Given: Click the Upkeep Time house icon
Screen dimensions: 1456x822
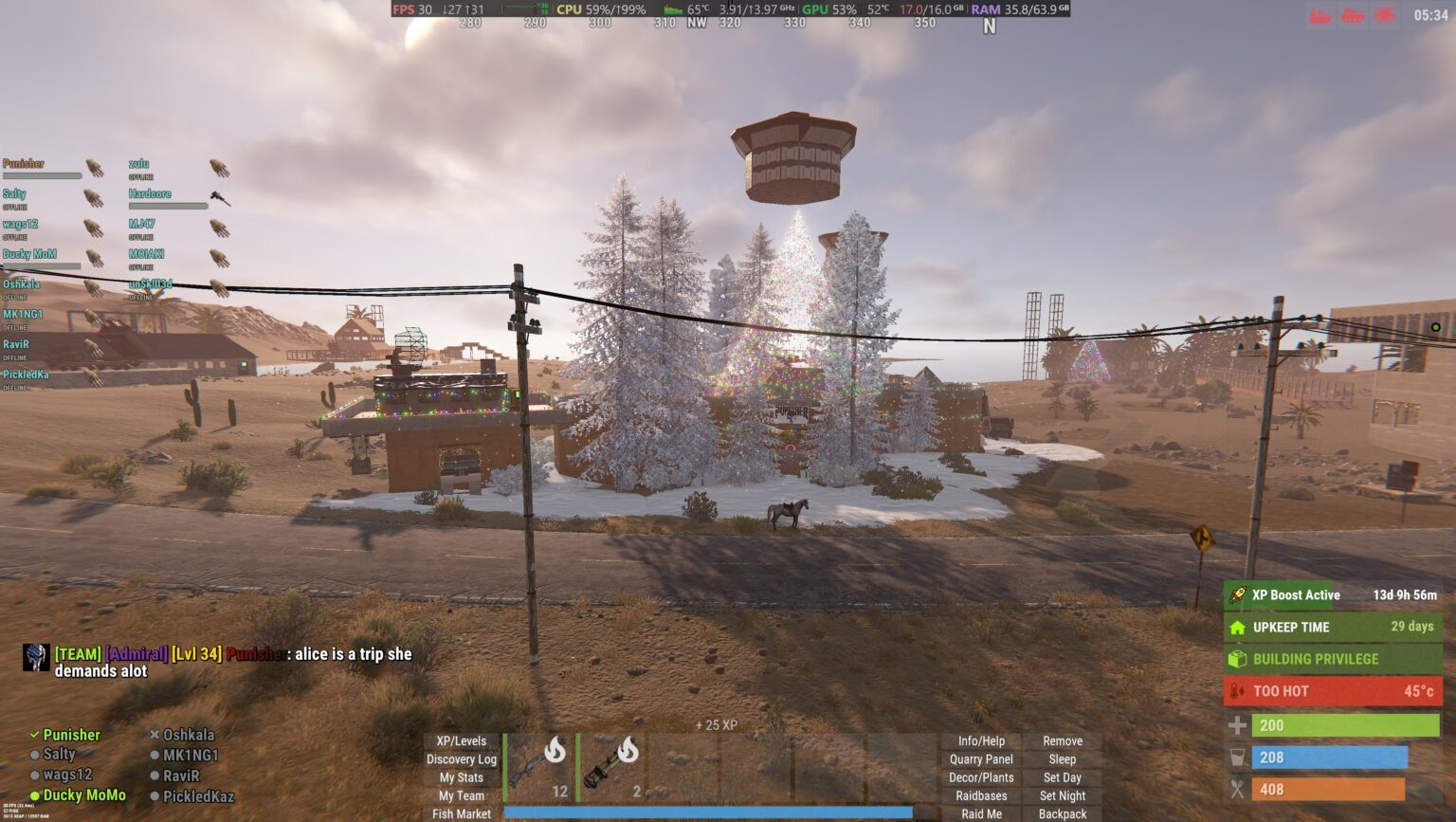Looking at the screenshot, I should tap(1239, 627).
